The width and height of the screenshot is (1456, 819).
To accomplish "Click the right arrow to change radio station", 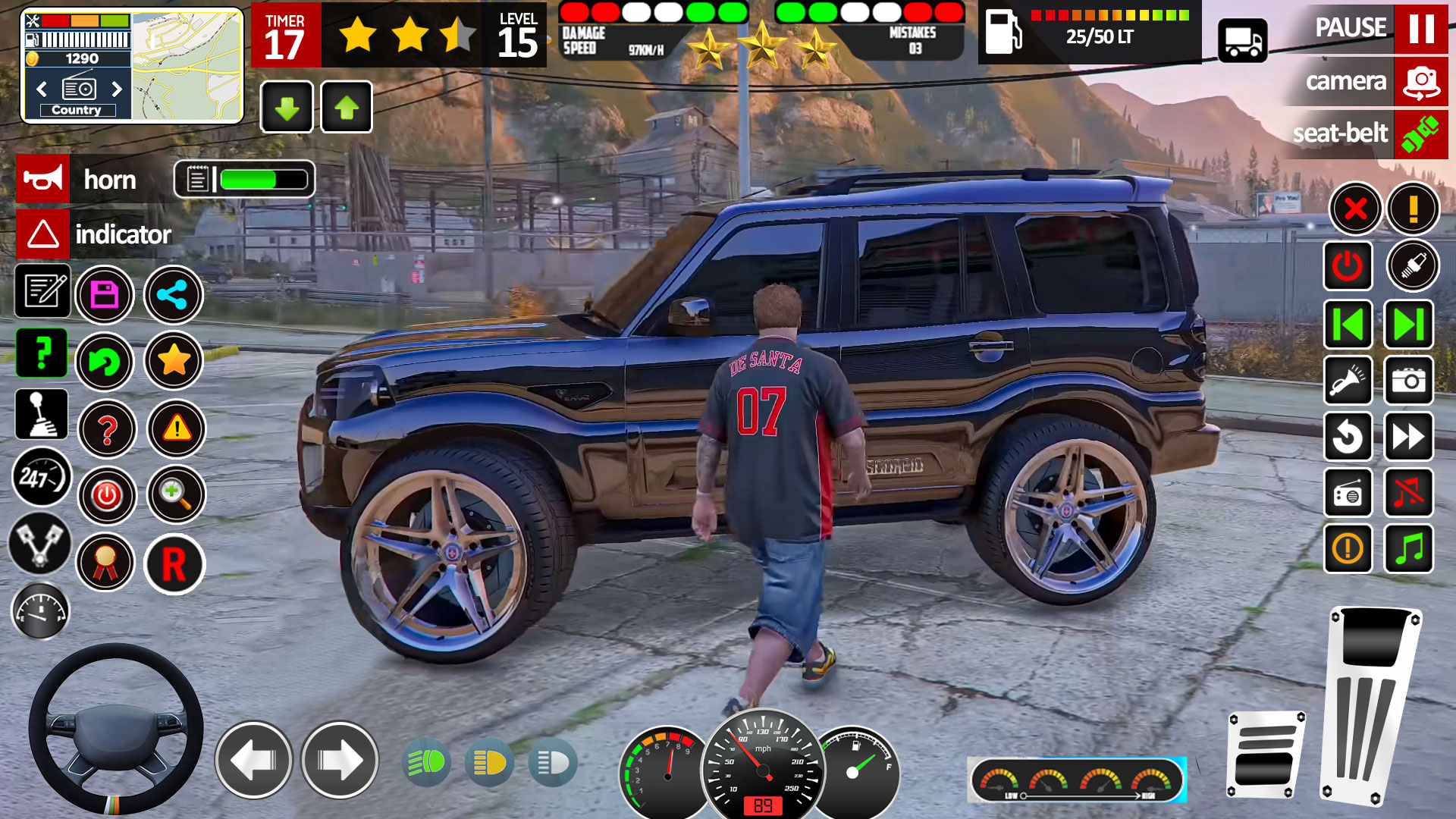I will pos(118,89).
